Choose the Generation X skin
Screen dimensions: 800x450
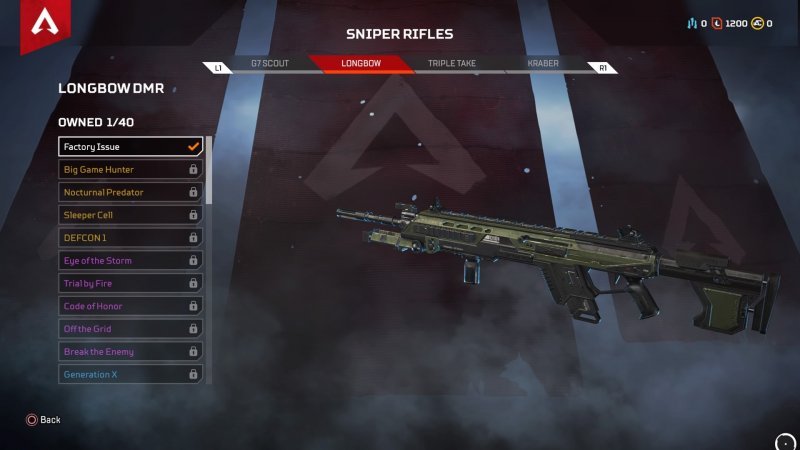[x=130, y=375]
